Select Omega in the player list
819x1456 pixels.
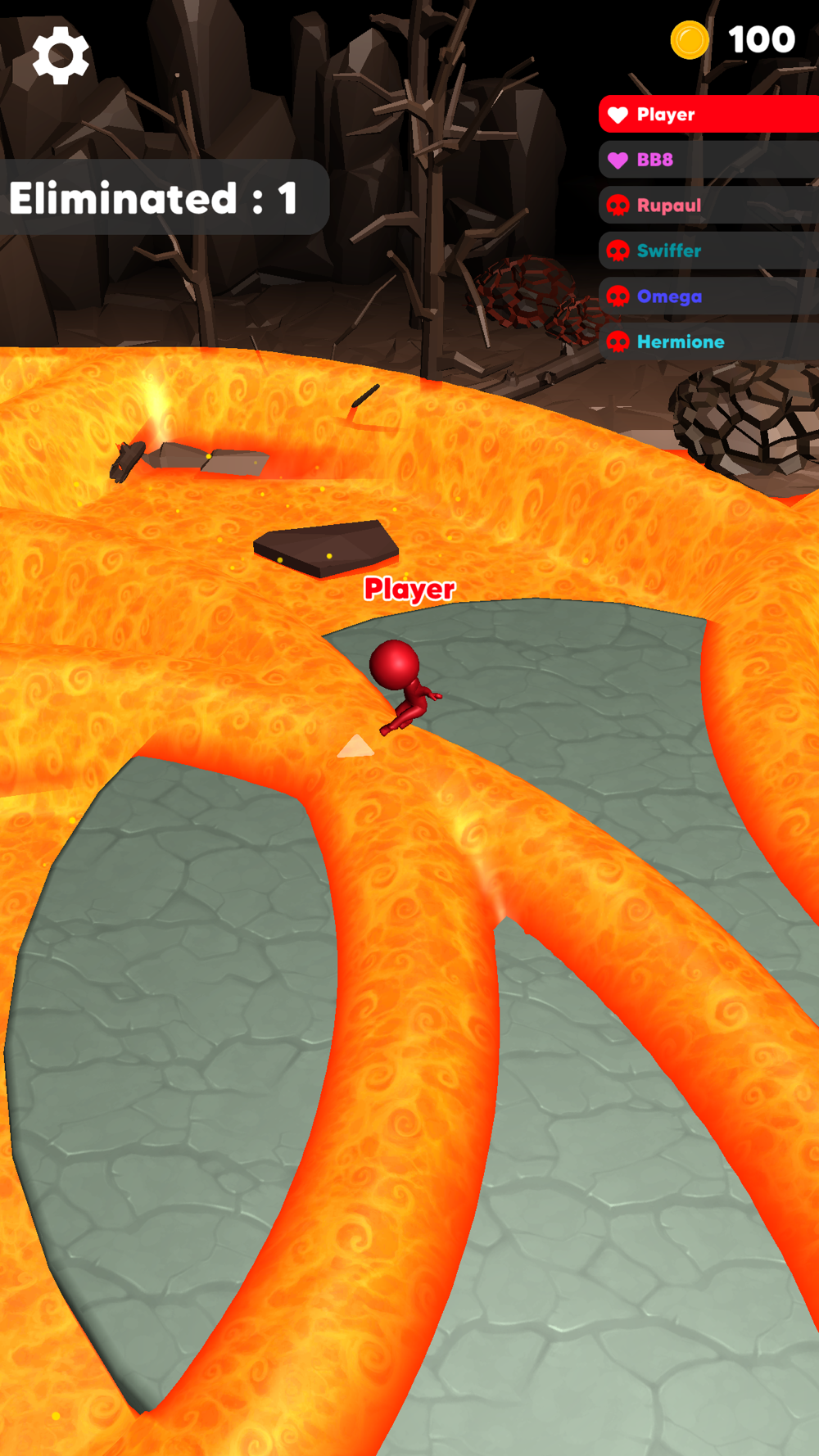click(708, 296)
